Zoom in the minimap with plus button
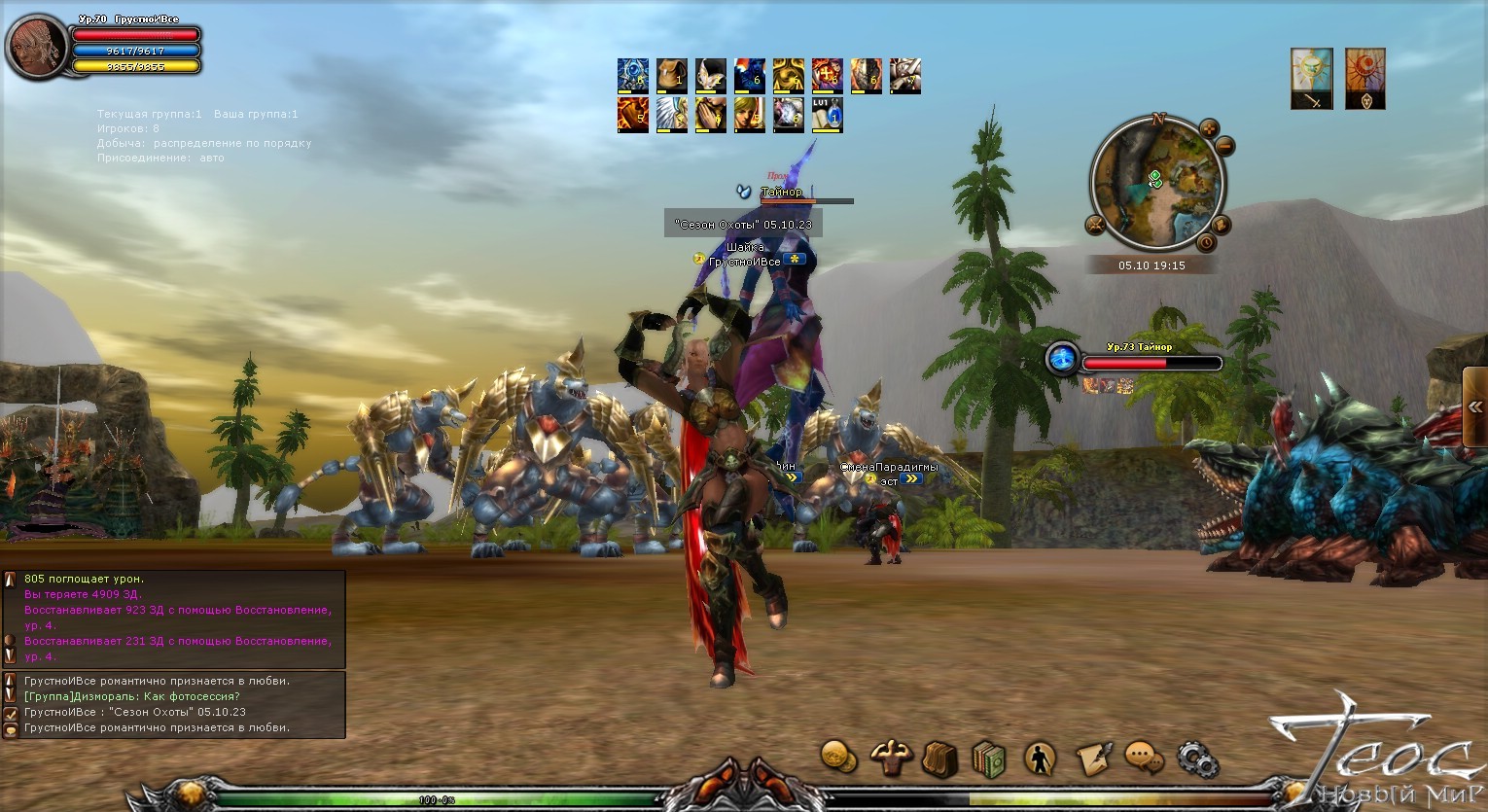Image resolution: width=1488 pixels, height=812 pixels. tap(1209, 127)
